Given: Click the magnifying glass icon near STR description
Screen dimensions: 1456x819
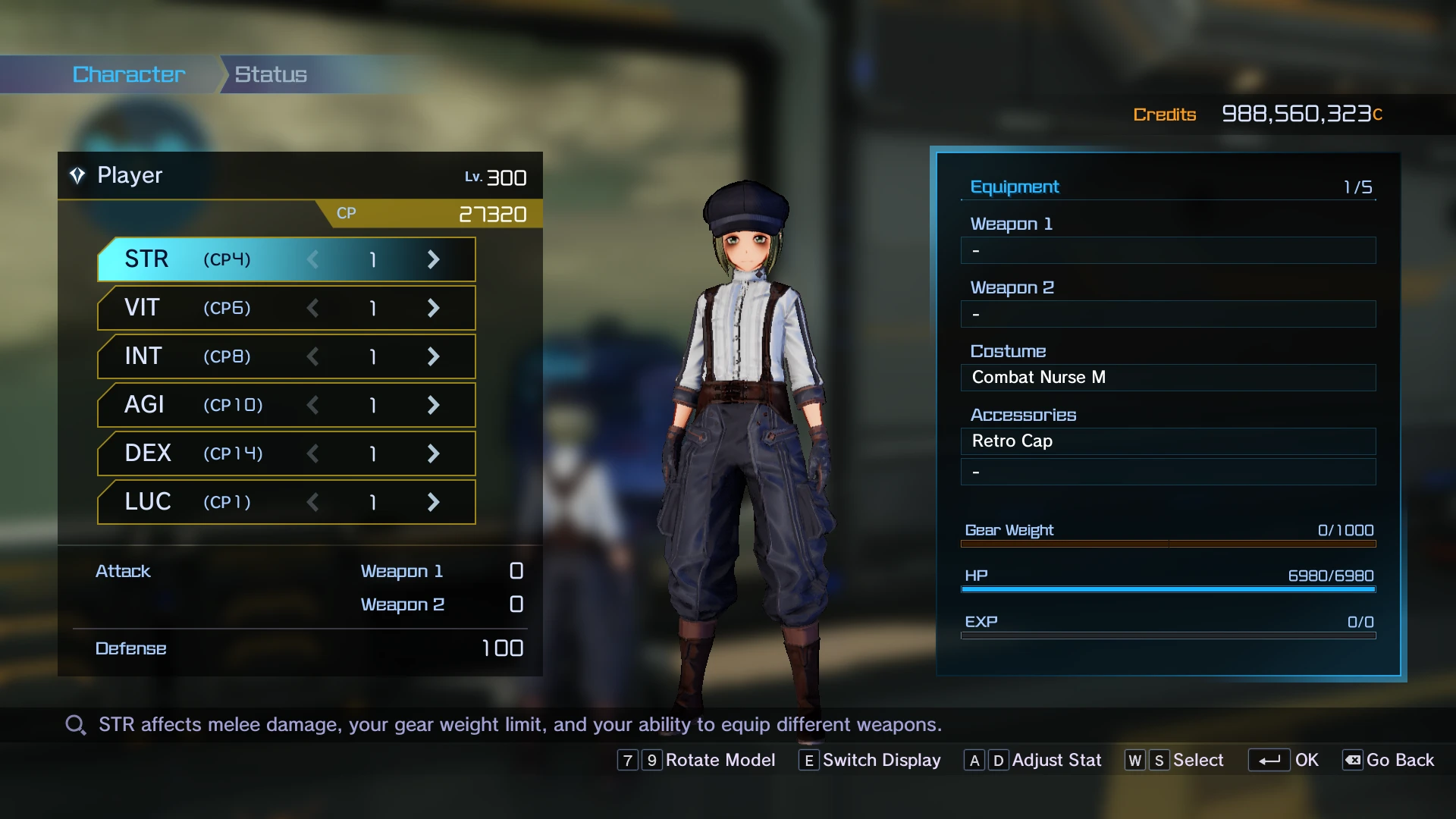Looking at the screenshot, I should point(74,724).
